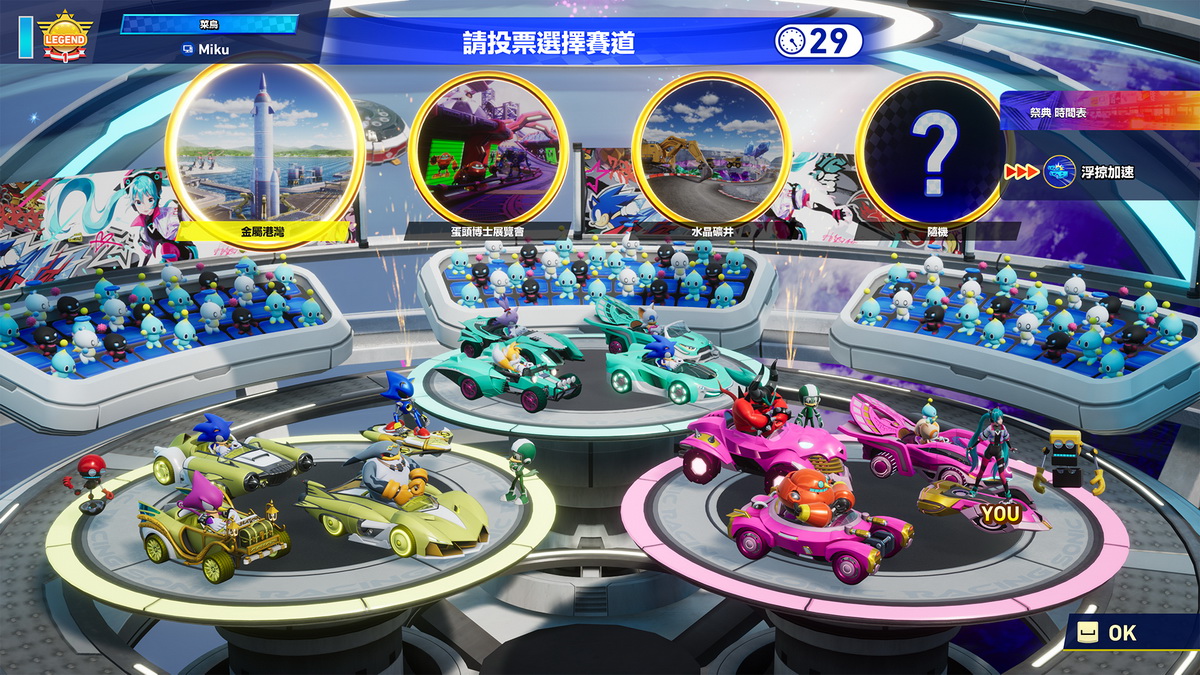Click the Legend rank badge
This screenshot has height=675, width=1200.
pyautogui.click(x=65, y=37)
